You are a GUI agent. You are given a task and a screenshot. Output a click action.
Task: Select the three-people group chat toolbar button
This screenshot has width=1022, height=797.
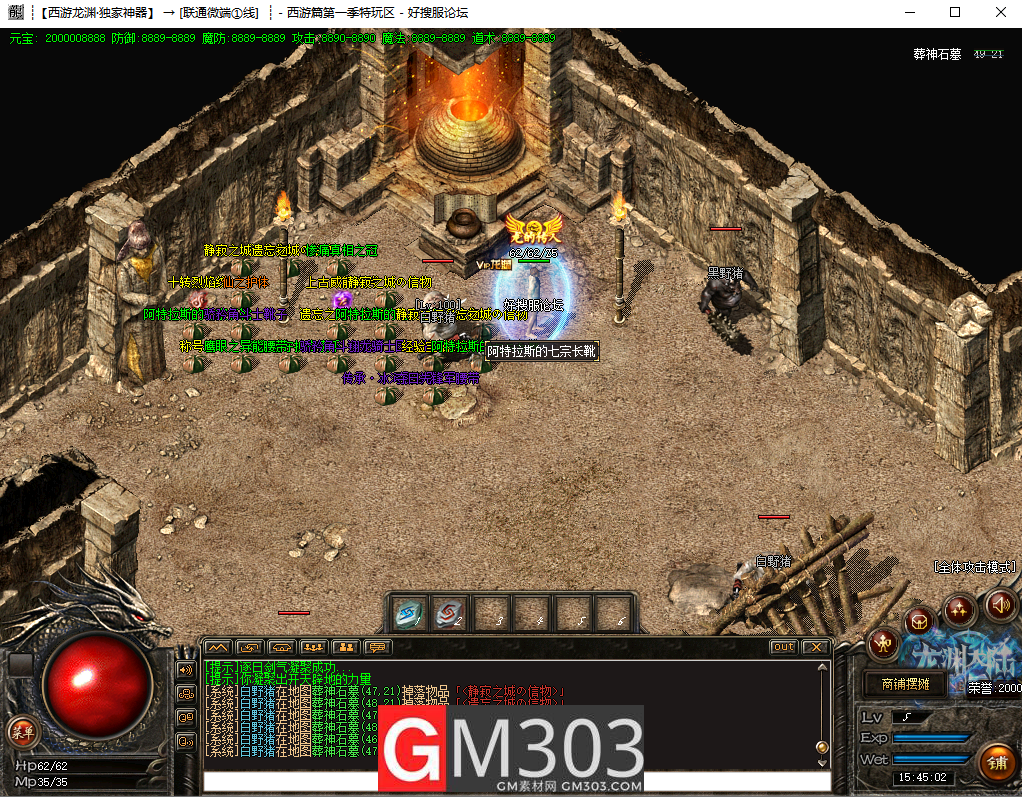pos(313,647)
